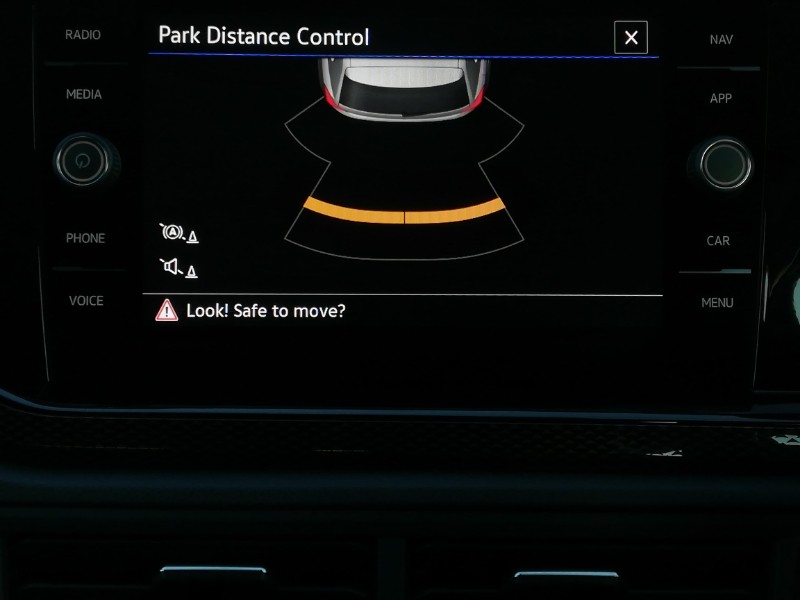Image resolution: width=800 pixels, height=600 pixels.
Task: Close the Park Distance Control screen
Action: point(631,38)
